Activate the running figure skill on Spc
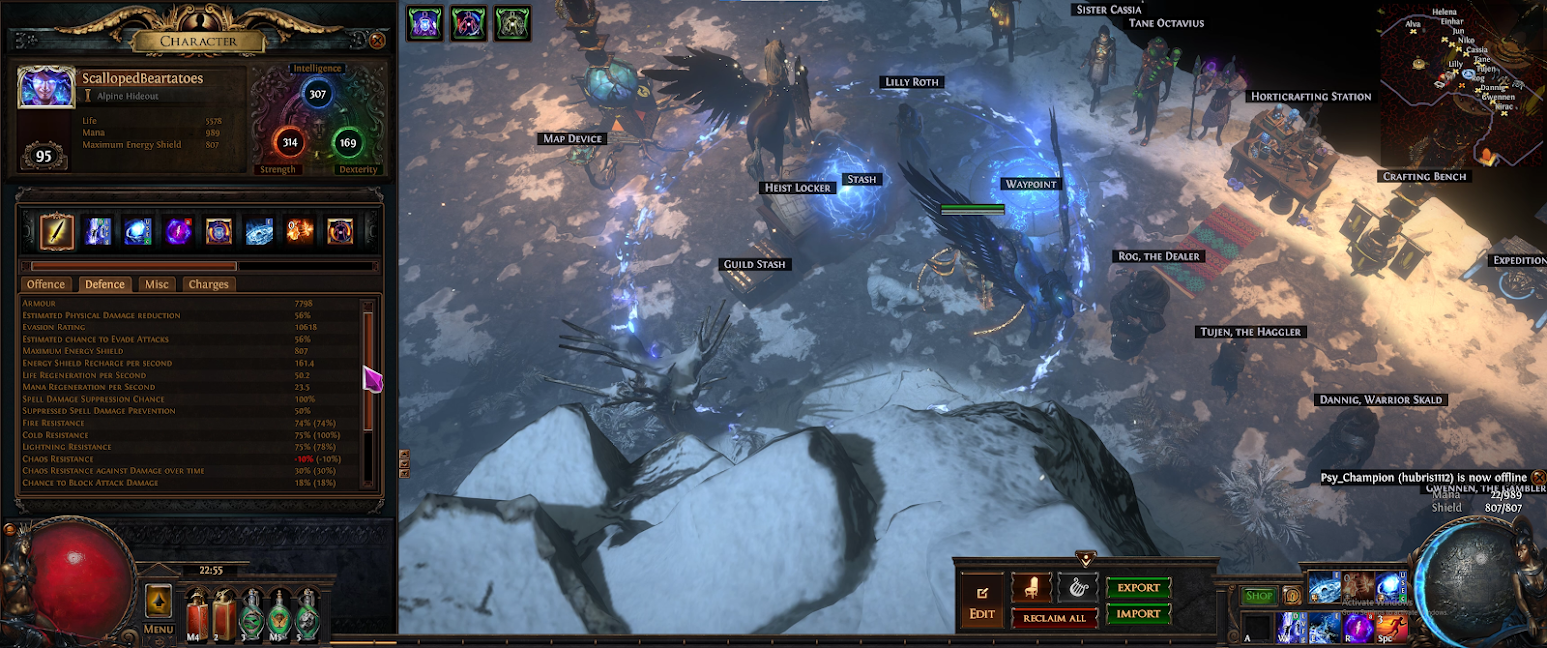This screenshot has width=1547, height=648. click(1389, 627)
